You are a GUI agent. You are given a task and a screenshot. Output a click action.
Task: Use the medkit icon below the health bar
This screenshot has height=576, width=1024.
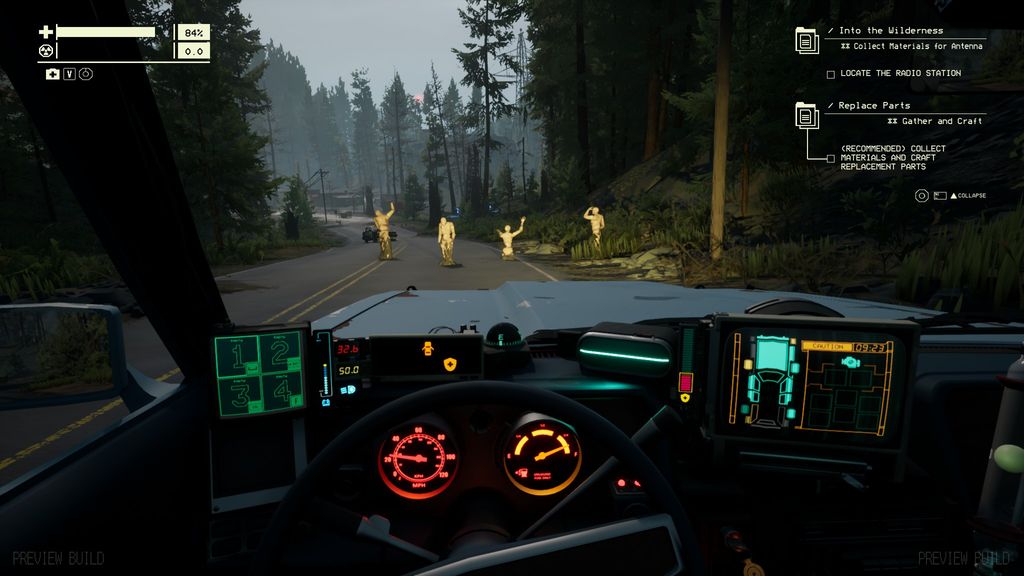tap(52, 74)
